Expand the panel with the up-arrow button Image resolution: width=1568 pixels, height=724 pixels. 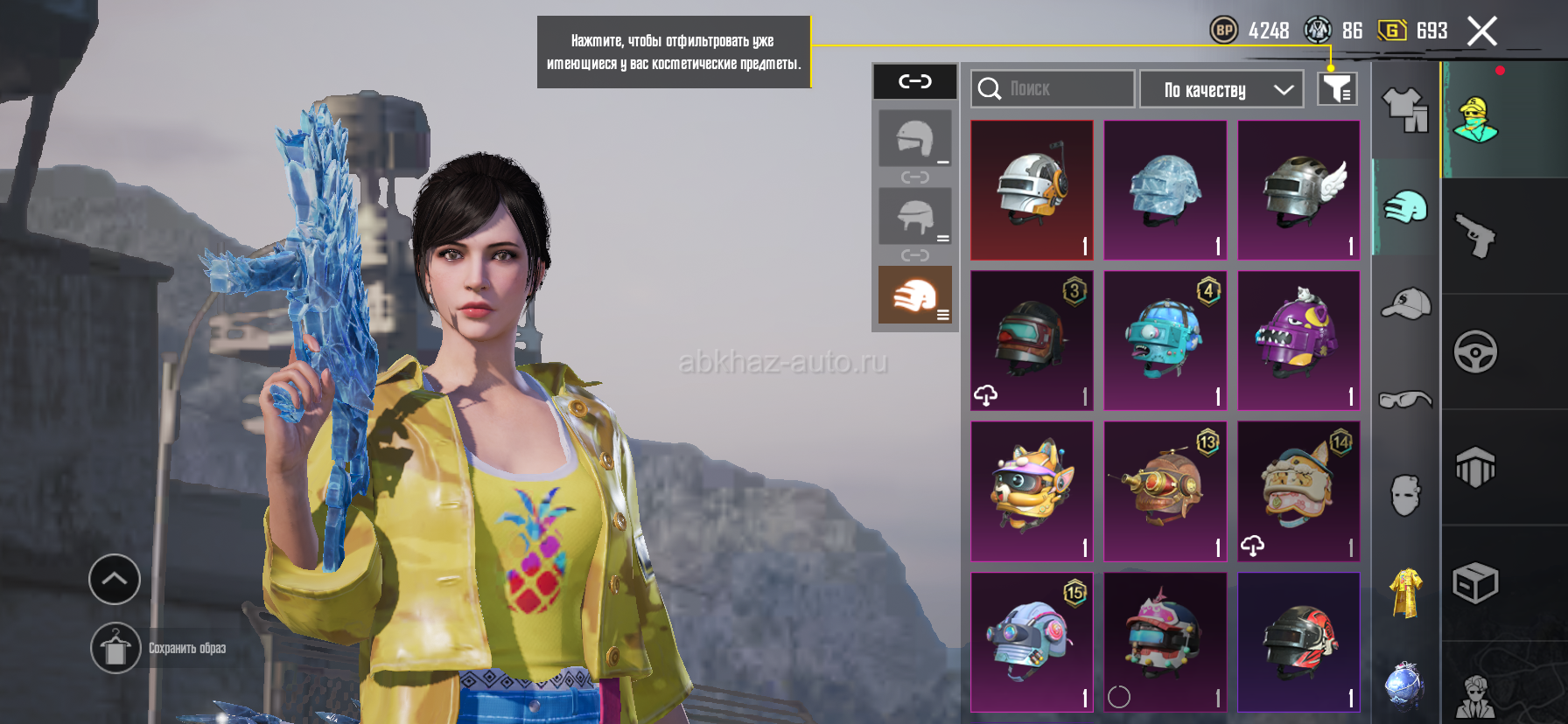tap(115, 579)
